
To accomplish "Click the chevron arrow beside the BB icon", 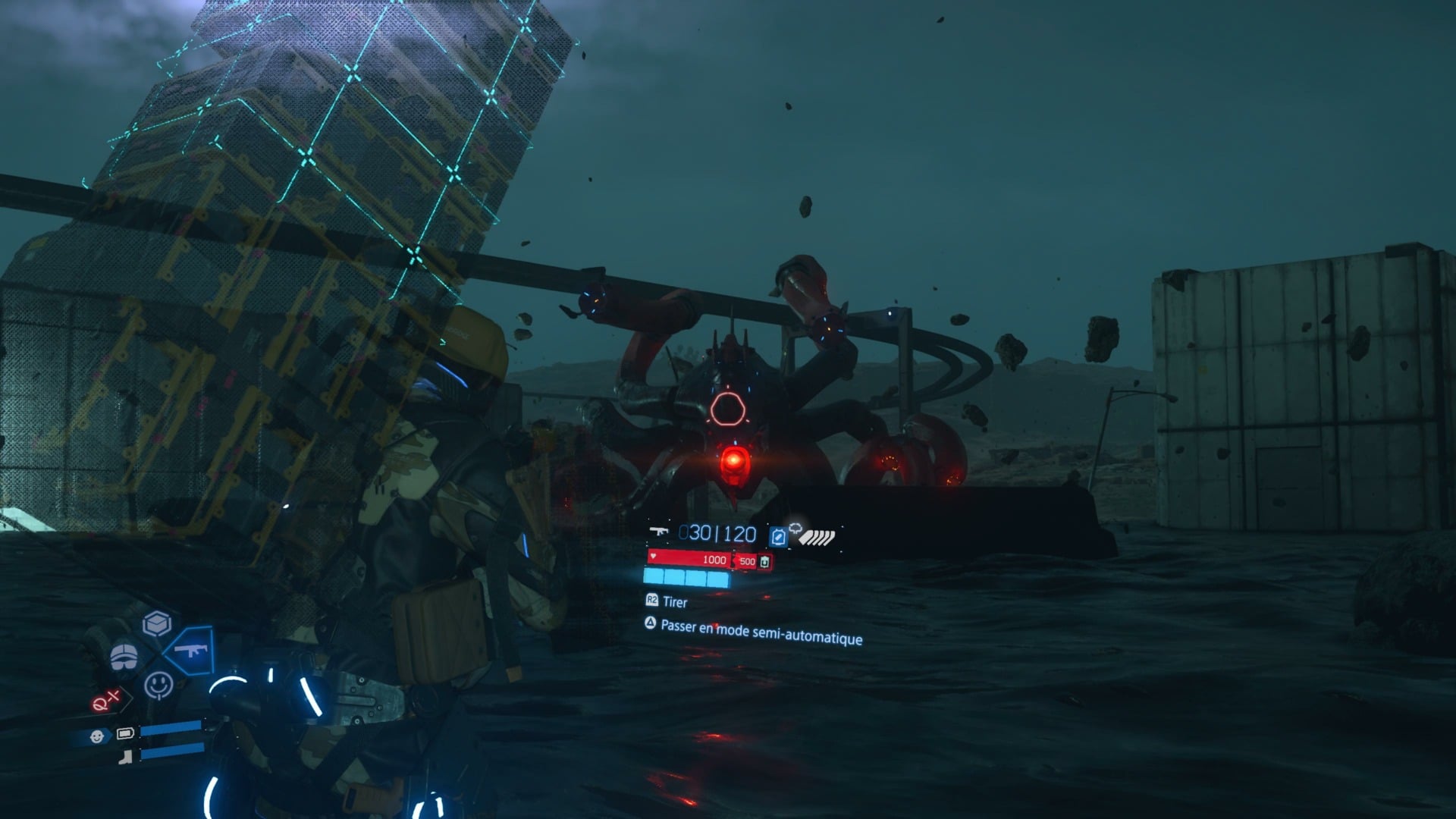I will point(107,734).
